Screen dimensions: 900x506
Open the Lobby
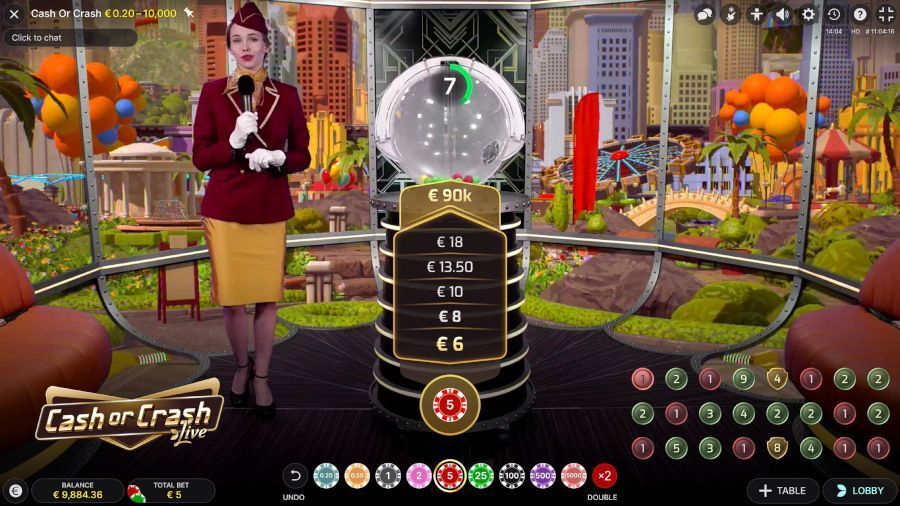pos(859,491)
